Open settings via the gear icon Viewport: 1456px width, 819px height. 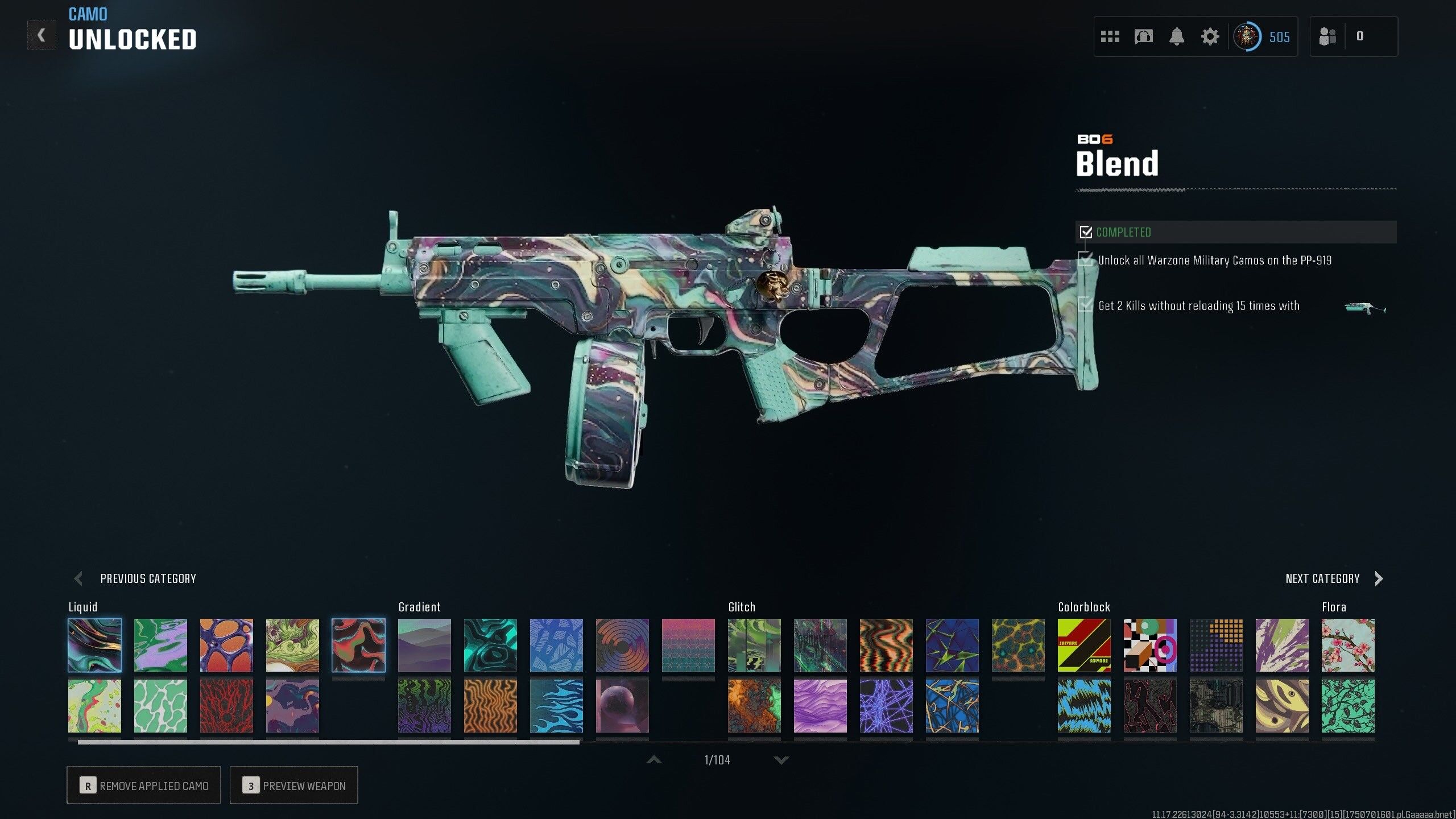coord(1210,37)
